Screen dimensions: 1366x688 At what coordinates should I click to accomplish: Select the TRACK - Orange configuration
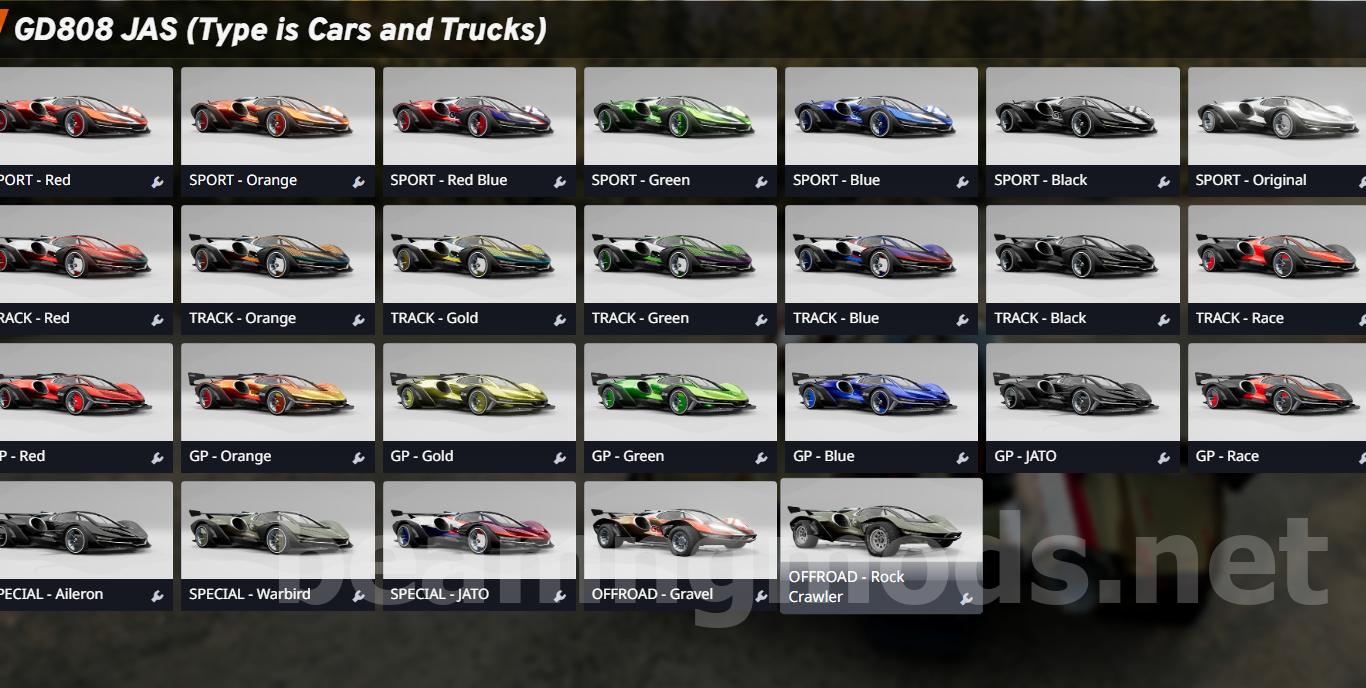tap(278, 256)
